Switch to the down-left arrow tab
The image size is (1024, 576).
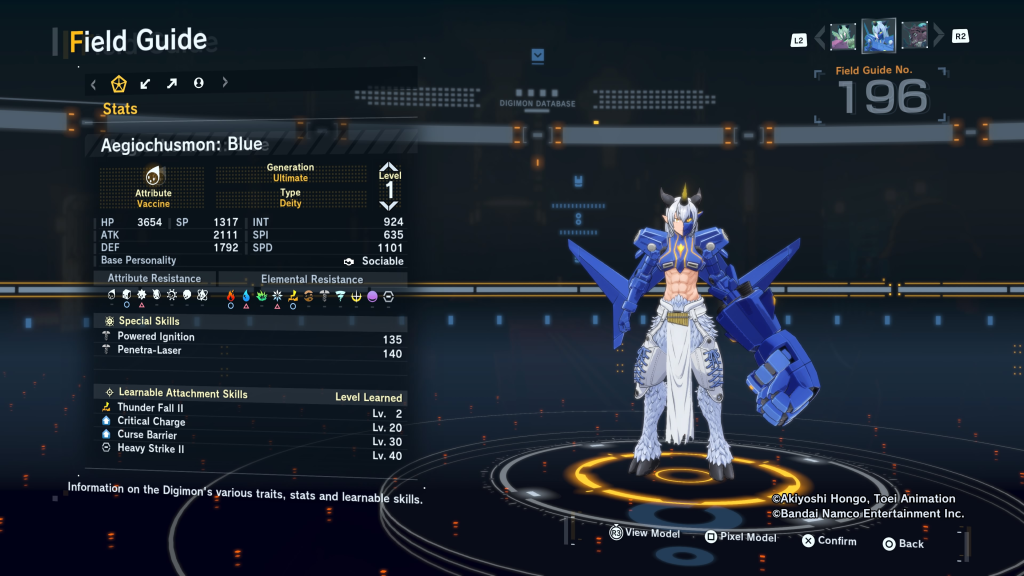coord(146,83)
